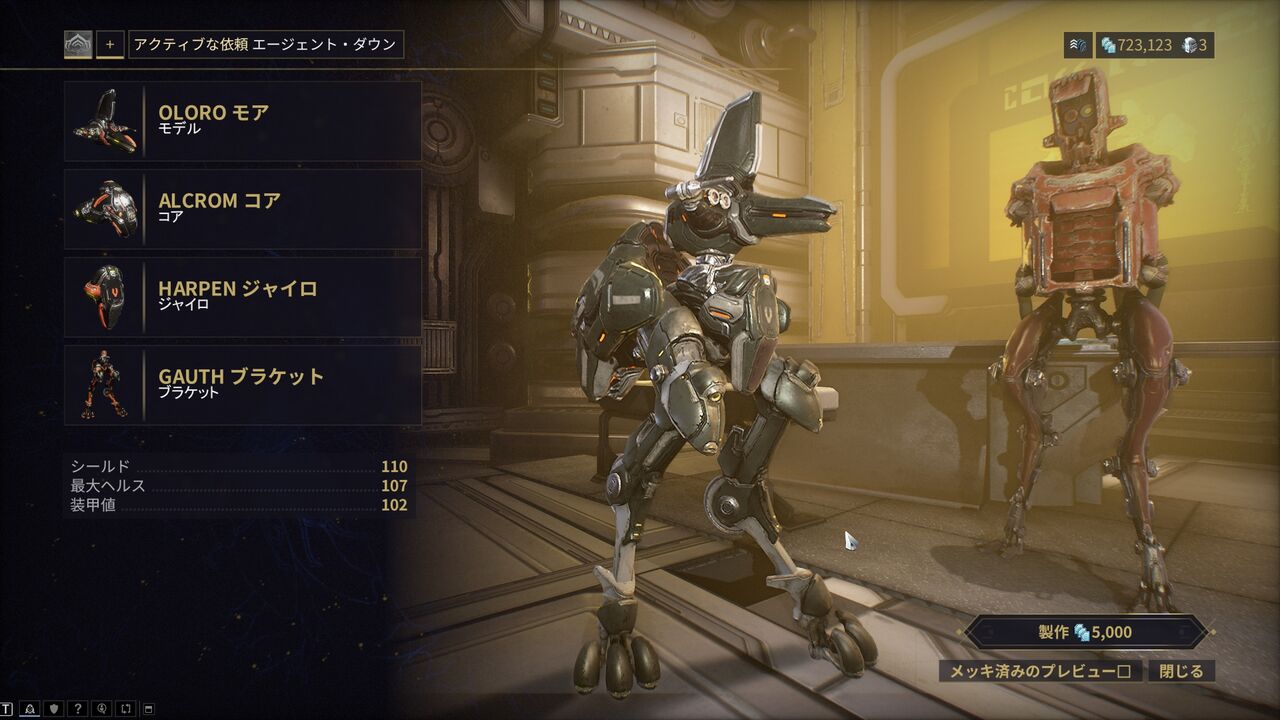This screenshot has width=1280, height=720.
Task: Open the circular arrows trade chat tab
Action: [126, 709]
